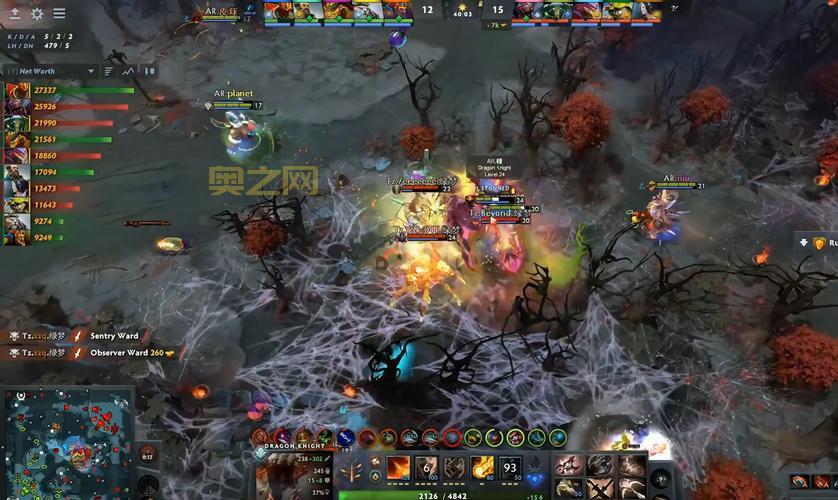The height and width of the screenshot is (500, 838).
Task: Select the first Radiant hero portrait in top bar
Action: 278,10
